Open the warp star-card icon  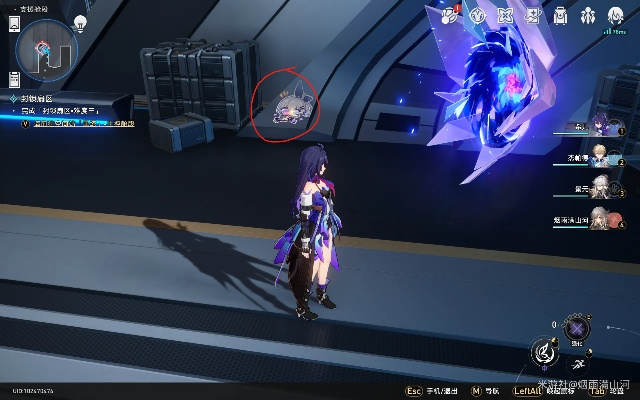[x=534, y=15]
